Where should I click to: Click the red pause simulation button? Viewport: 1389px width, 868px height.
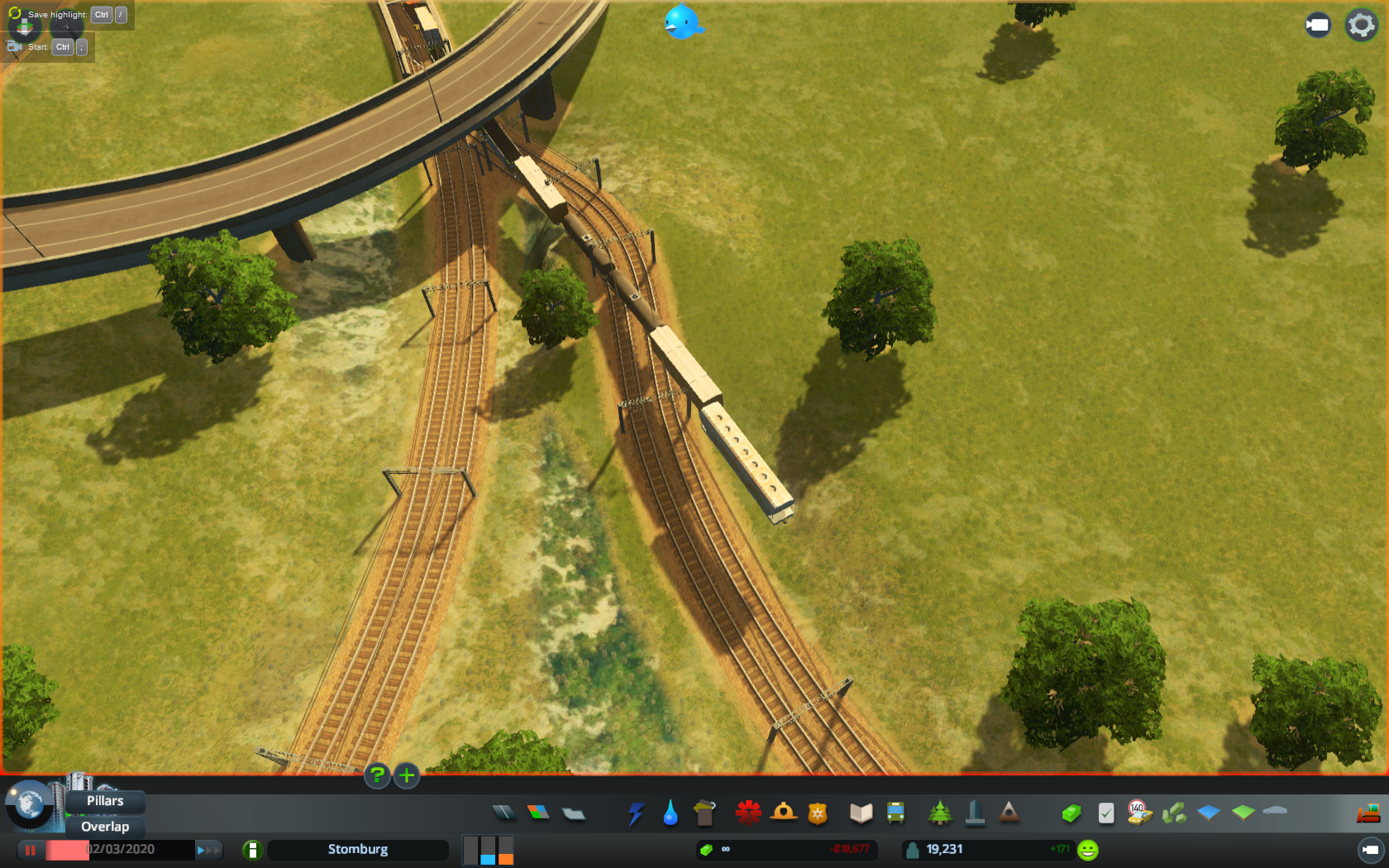tap(31, 850)
